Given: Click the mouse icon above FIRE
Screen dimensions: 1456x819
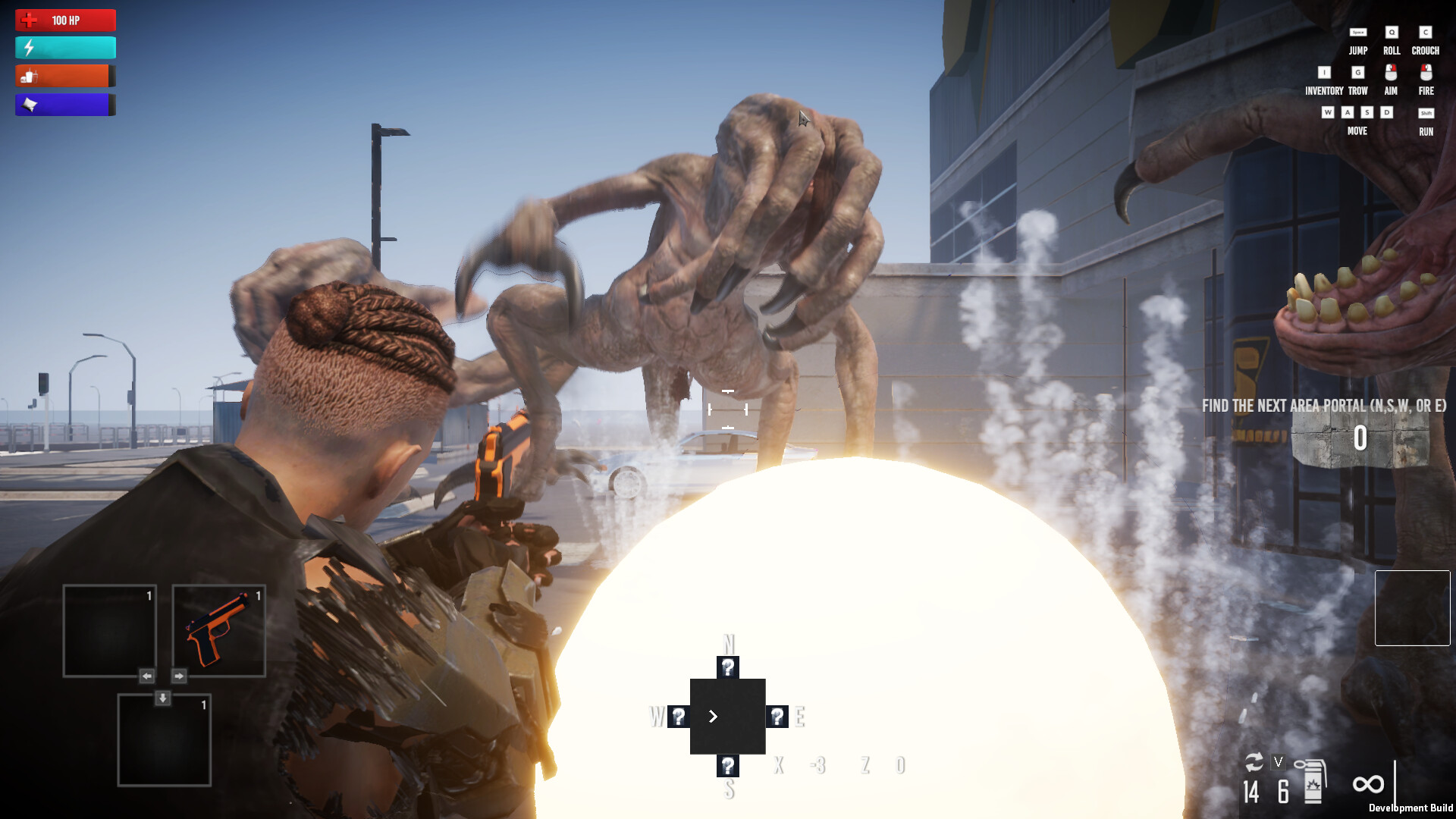Looking at the screenshot, I should tap(1425, 74).
